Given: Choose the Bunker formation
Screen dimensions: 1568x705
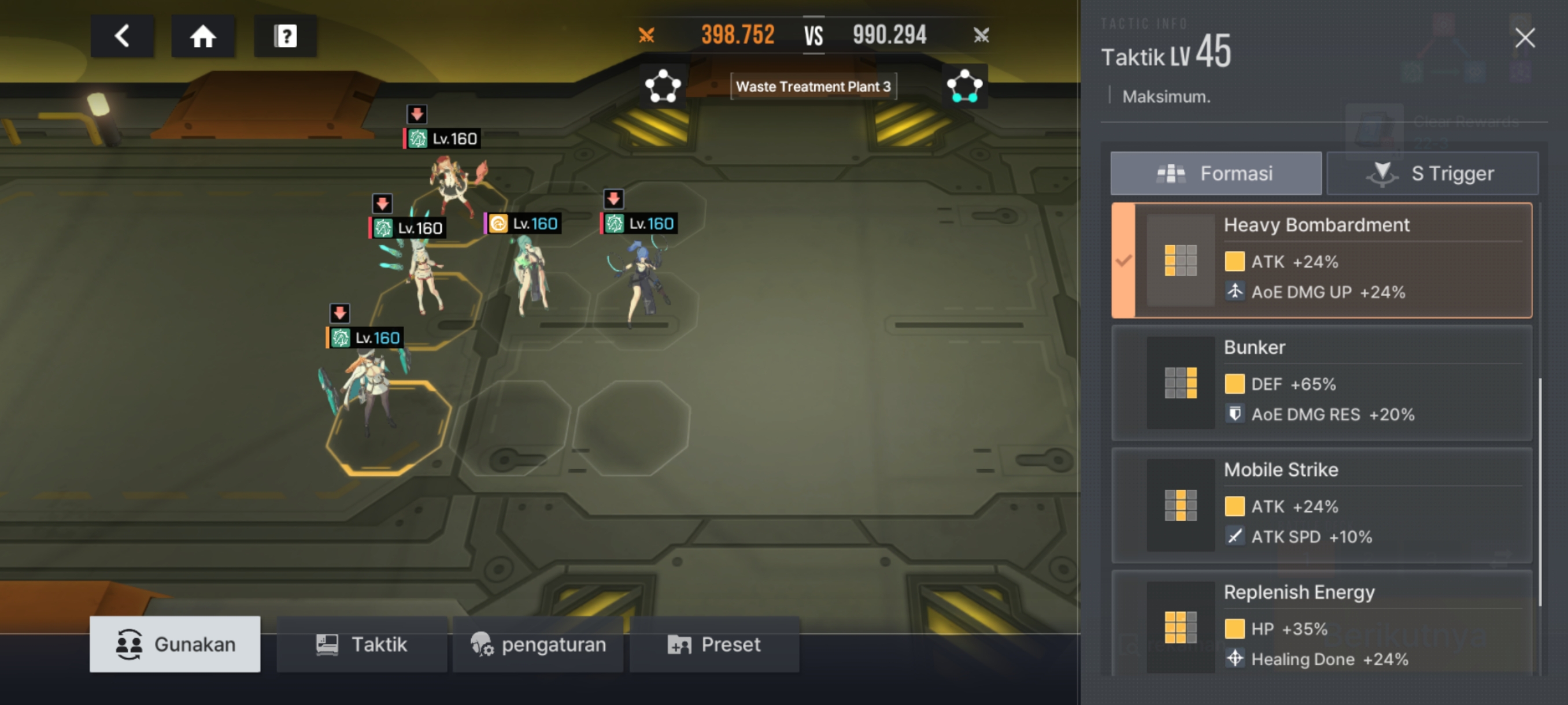Looking at the screenshot, I should coord(1321,383).
